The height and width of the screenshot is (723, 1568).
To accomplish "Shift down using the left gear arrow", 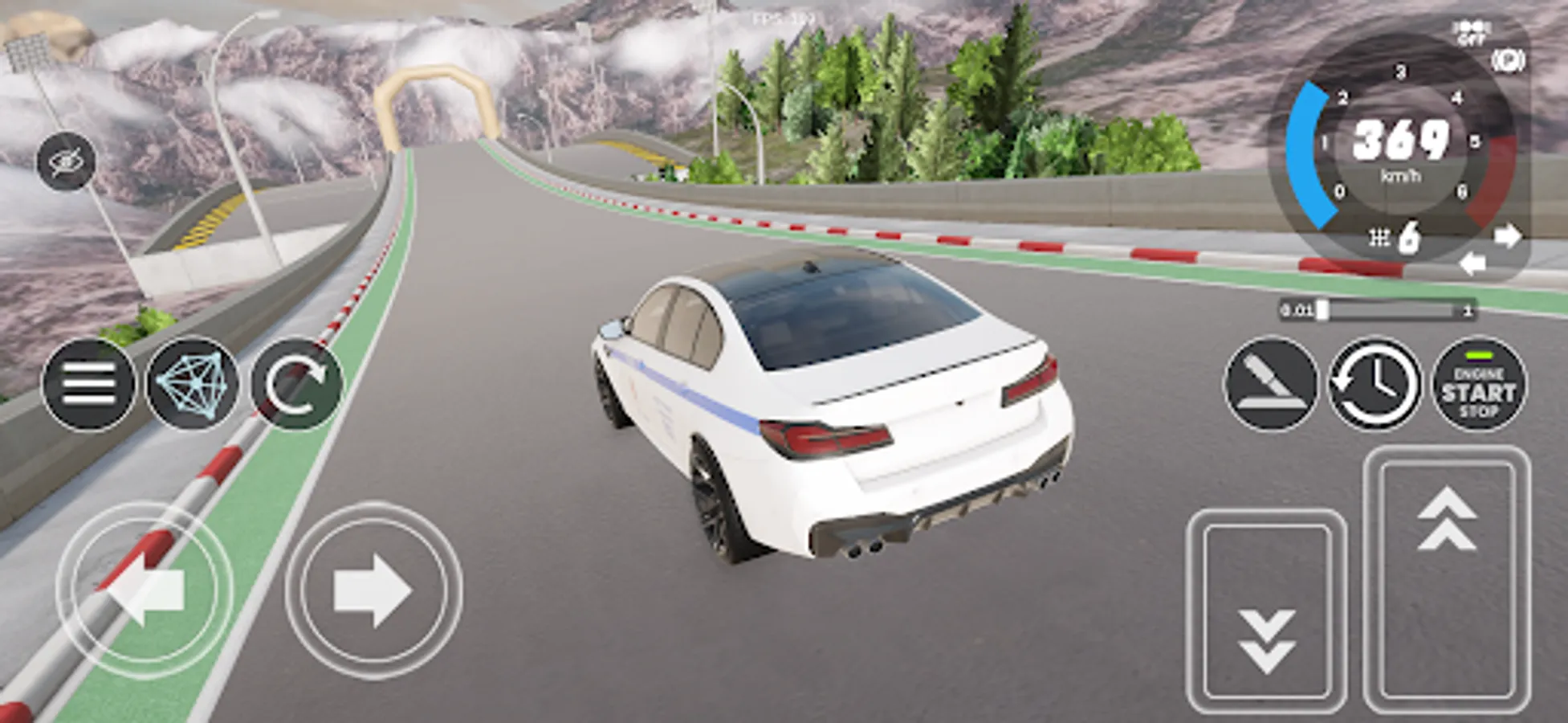I will [x=1474, y=260].
